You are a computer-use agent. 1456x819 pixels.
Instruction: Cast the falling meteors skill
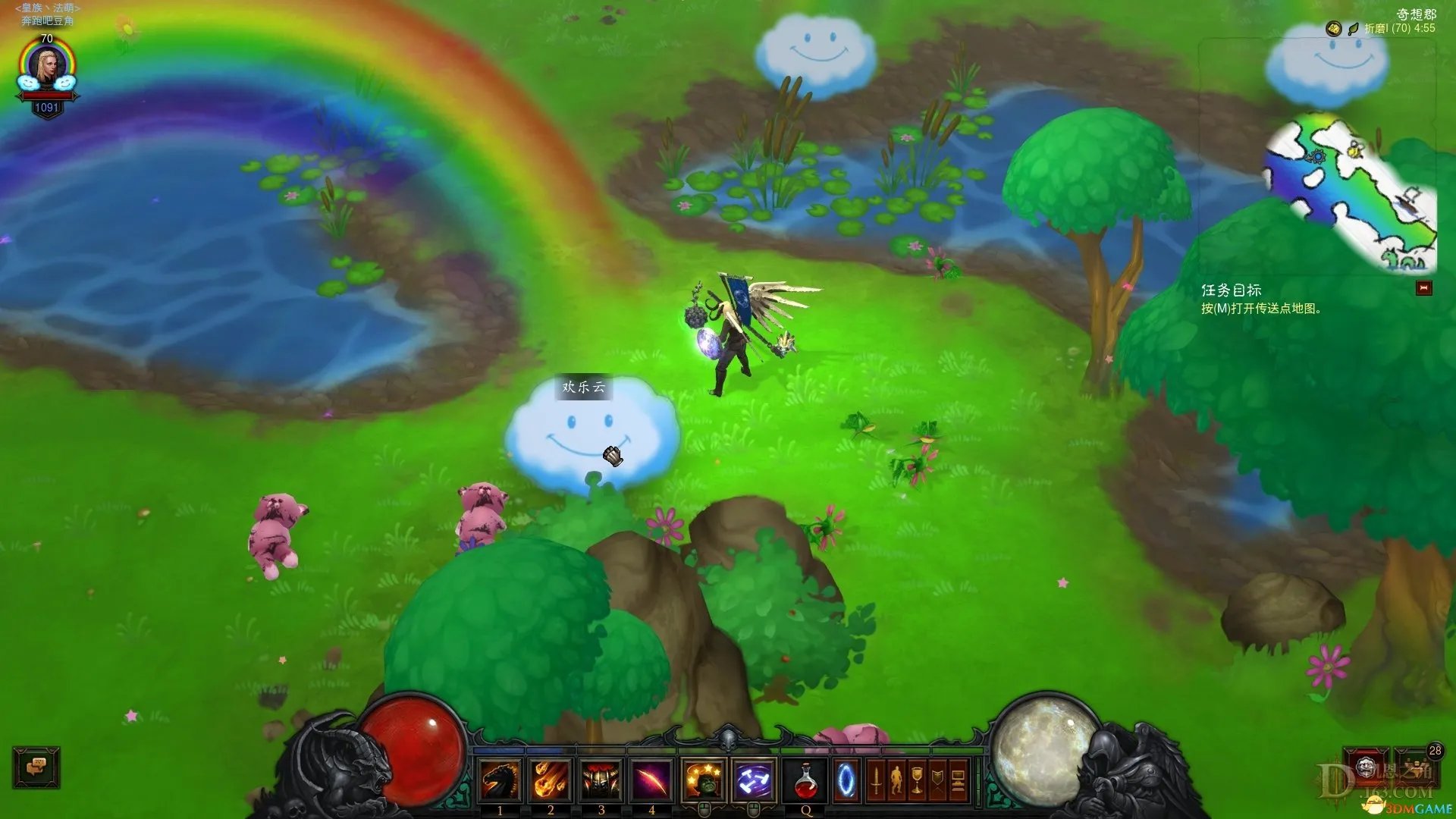[x=551, y=780]
